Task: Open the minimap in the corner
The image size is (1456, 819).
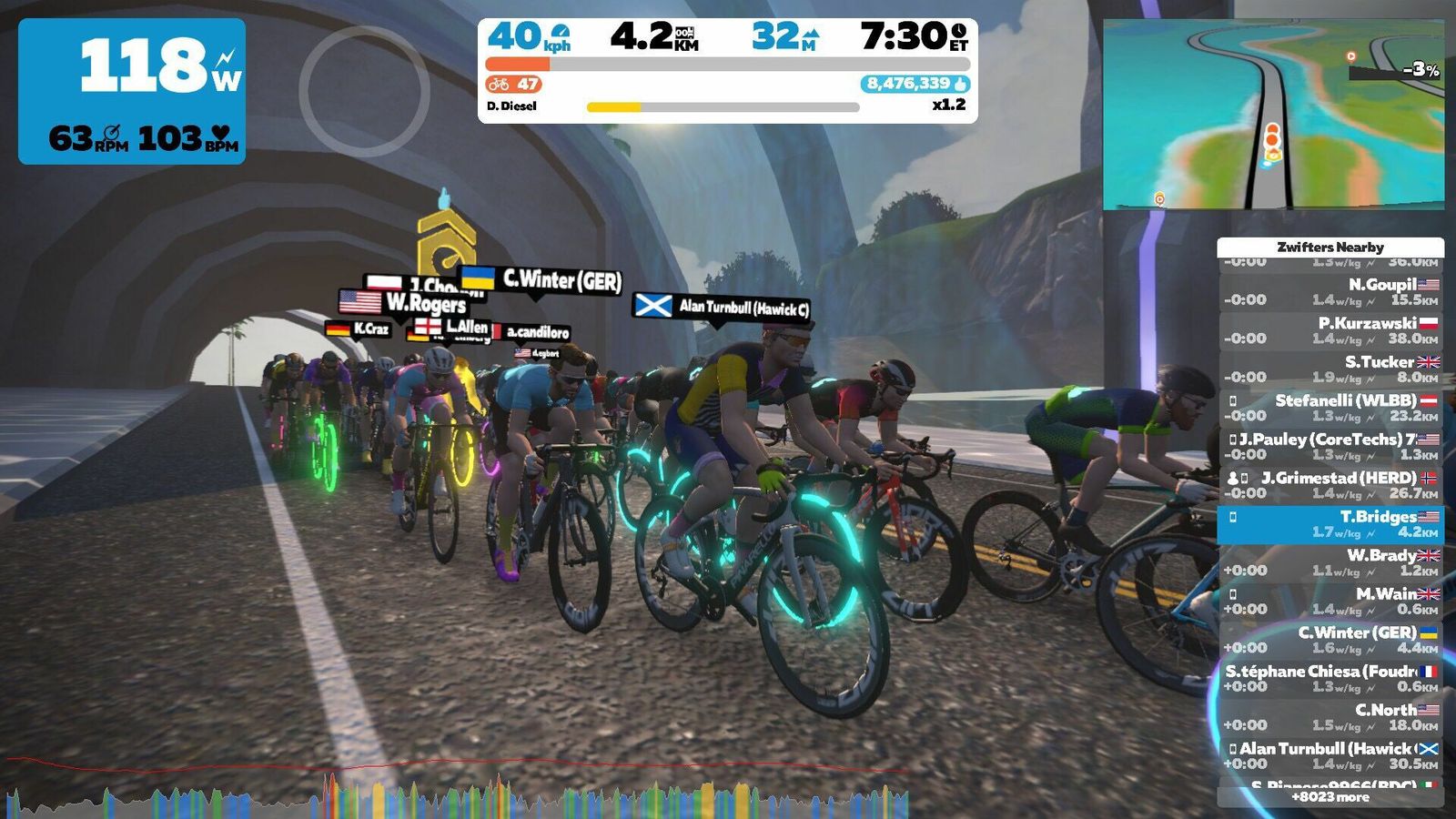Action: 1273,115
